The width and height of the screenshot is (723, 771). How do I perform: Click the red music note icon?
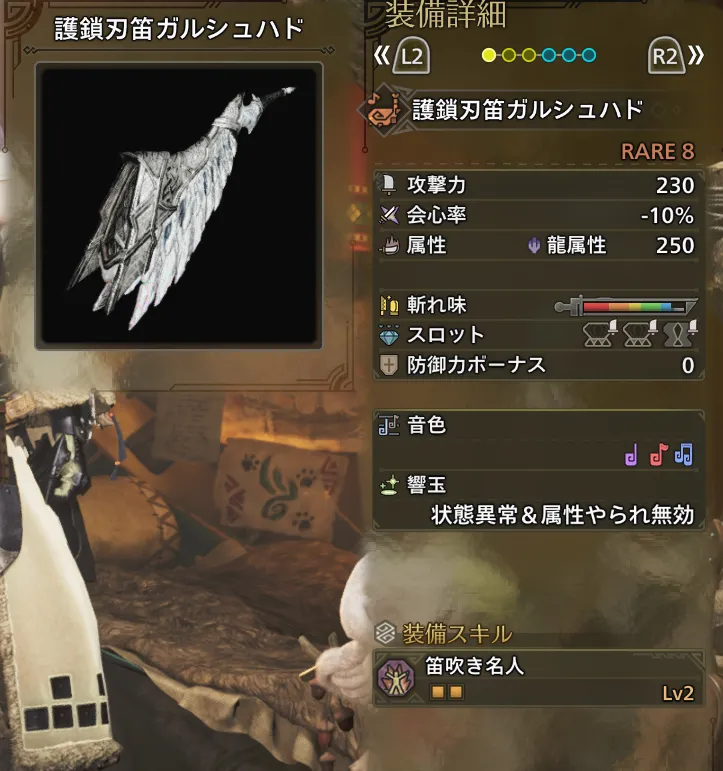click(x=657, y=456)
